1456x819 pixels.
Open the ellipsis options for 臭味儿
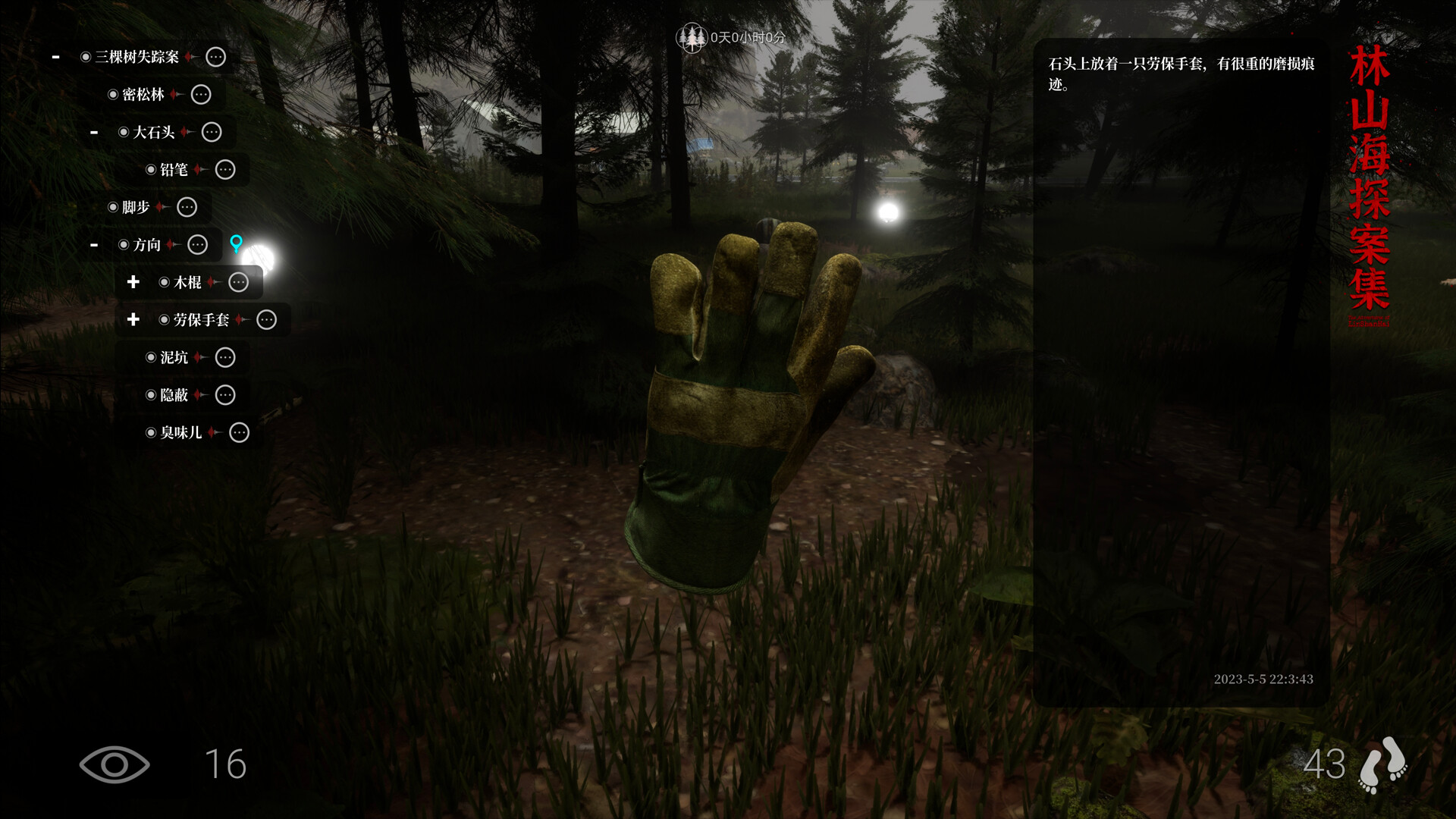click(x=239, y=432)
